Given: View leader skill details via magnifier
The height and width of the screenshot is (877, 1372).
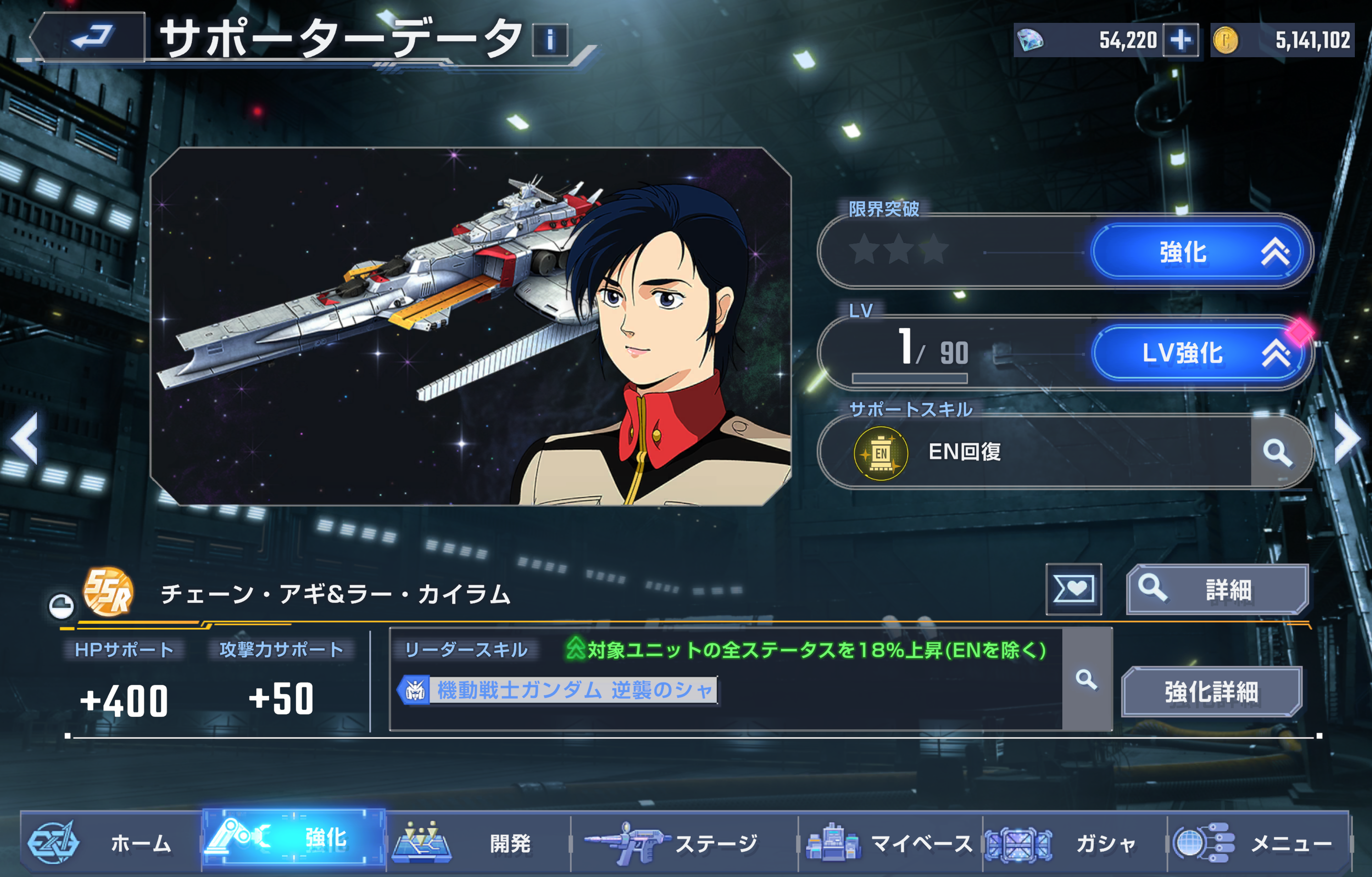Looking at the screenshot, I should coord(1086,679).
